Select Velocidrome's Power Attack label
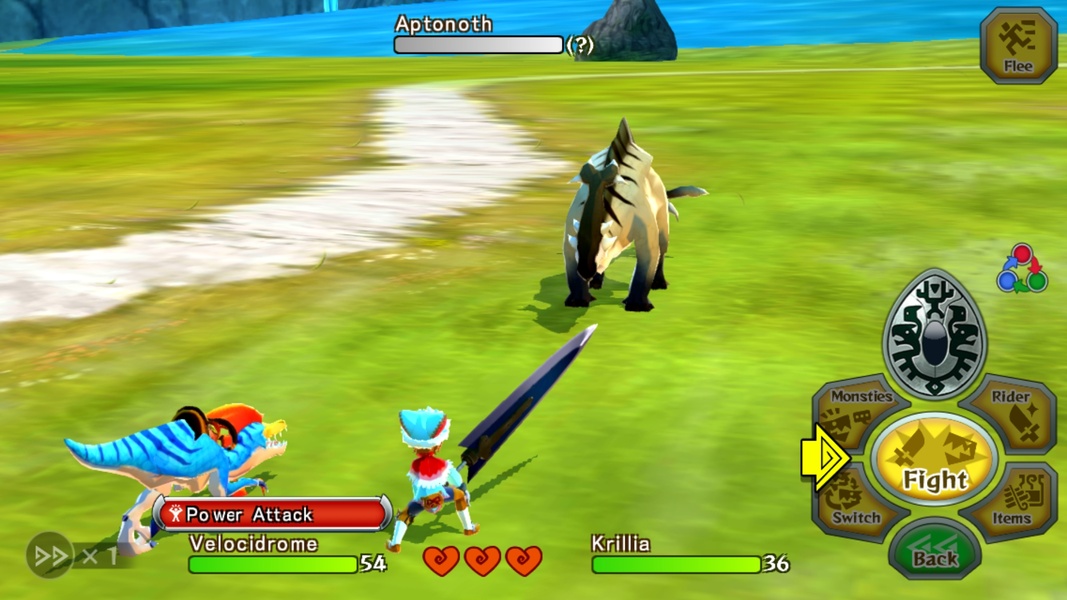This screenshot has height=600, width=1067. point(272,514)
